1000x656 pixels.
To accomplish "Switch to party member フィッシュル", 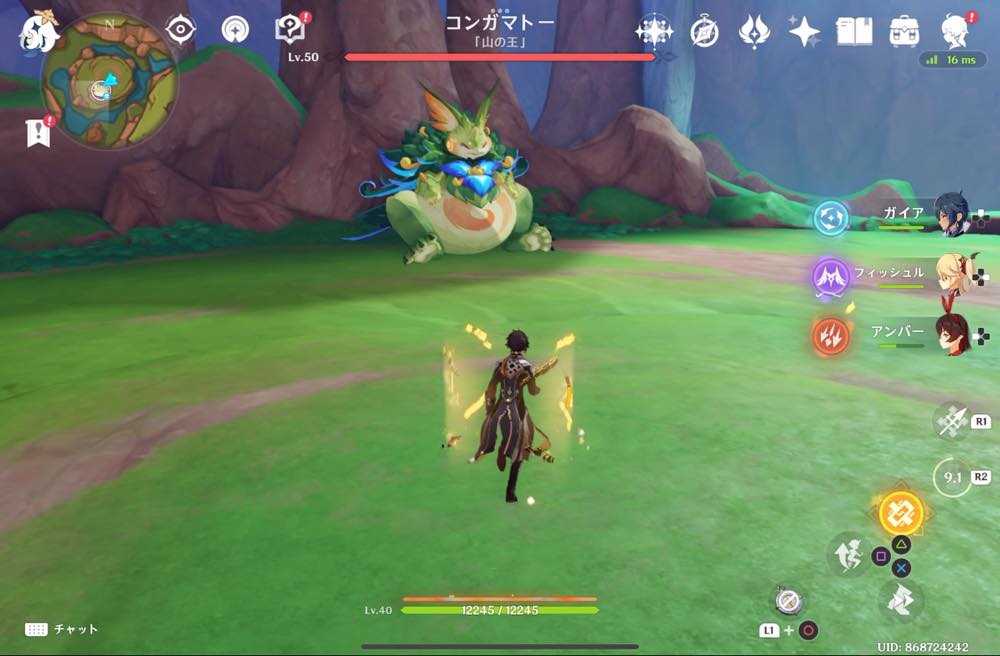I will (x=952, y=273).
